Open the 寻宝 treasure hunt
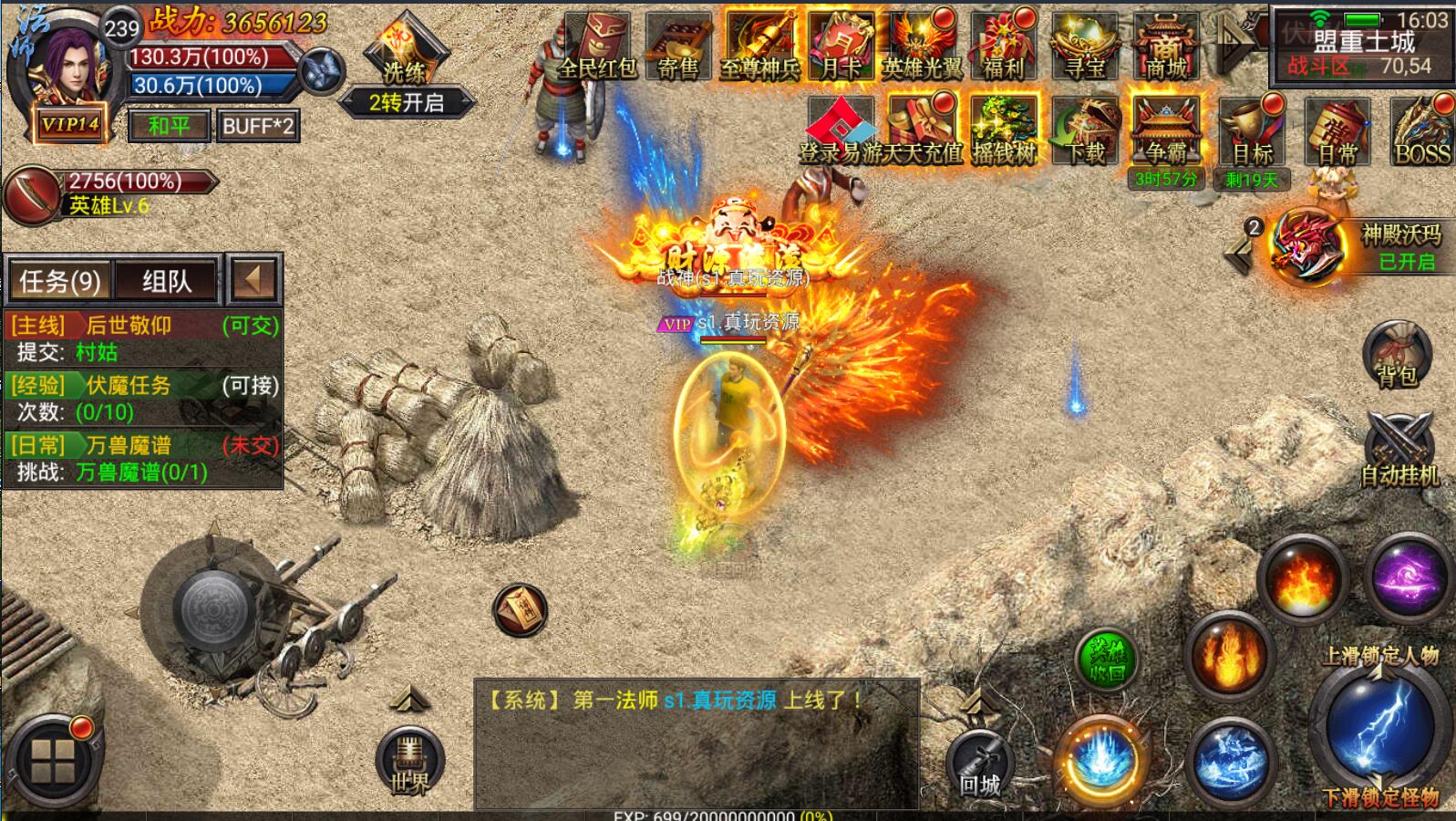 coord(1085,47)
